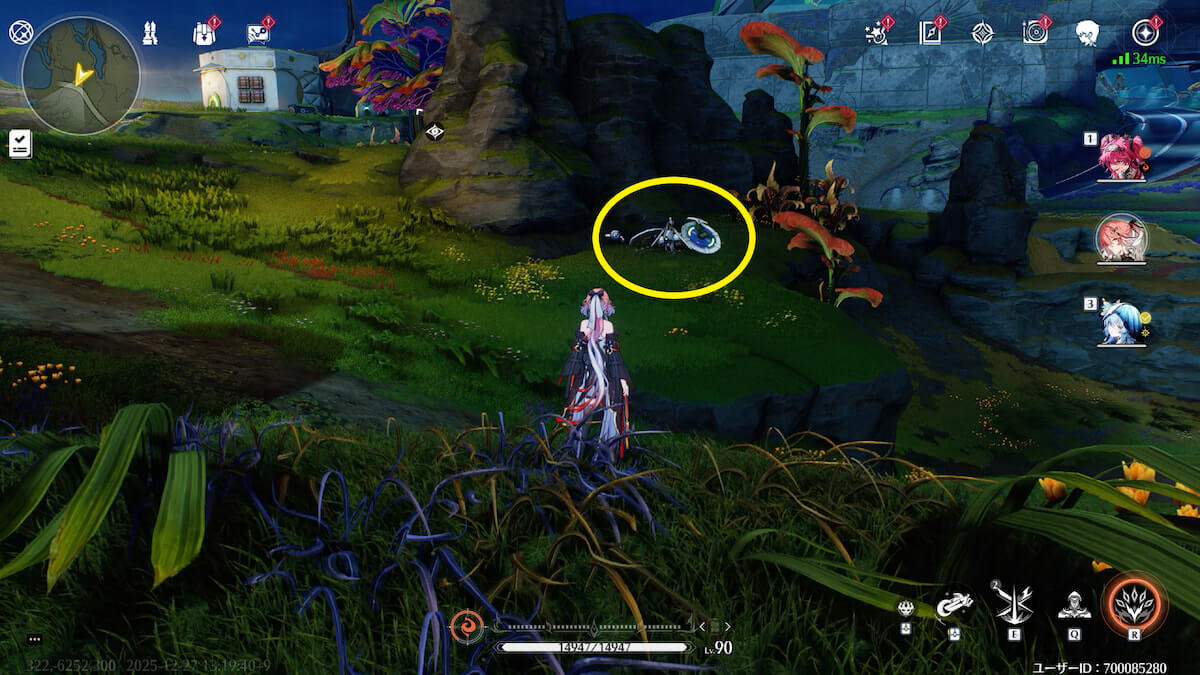Open the twin chess-piece icon
This screenshot has width=1200, height=675.
[149, 33]
